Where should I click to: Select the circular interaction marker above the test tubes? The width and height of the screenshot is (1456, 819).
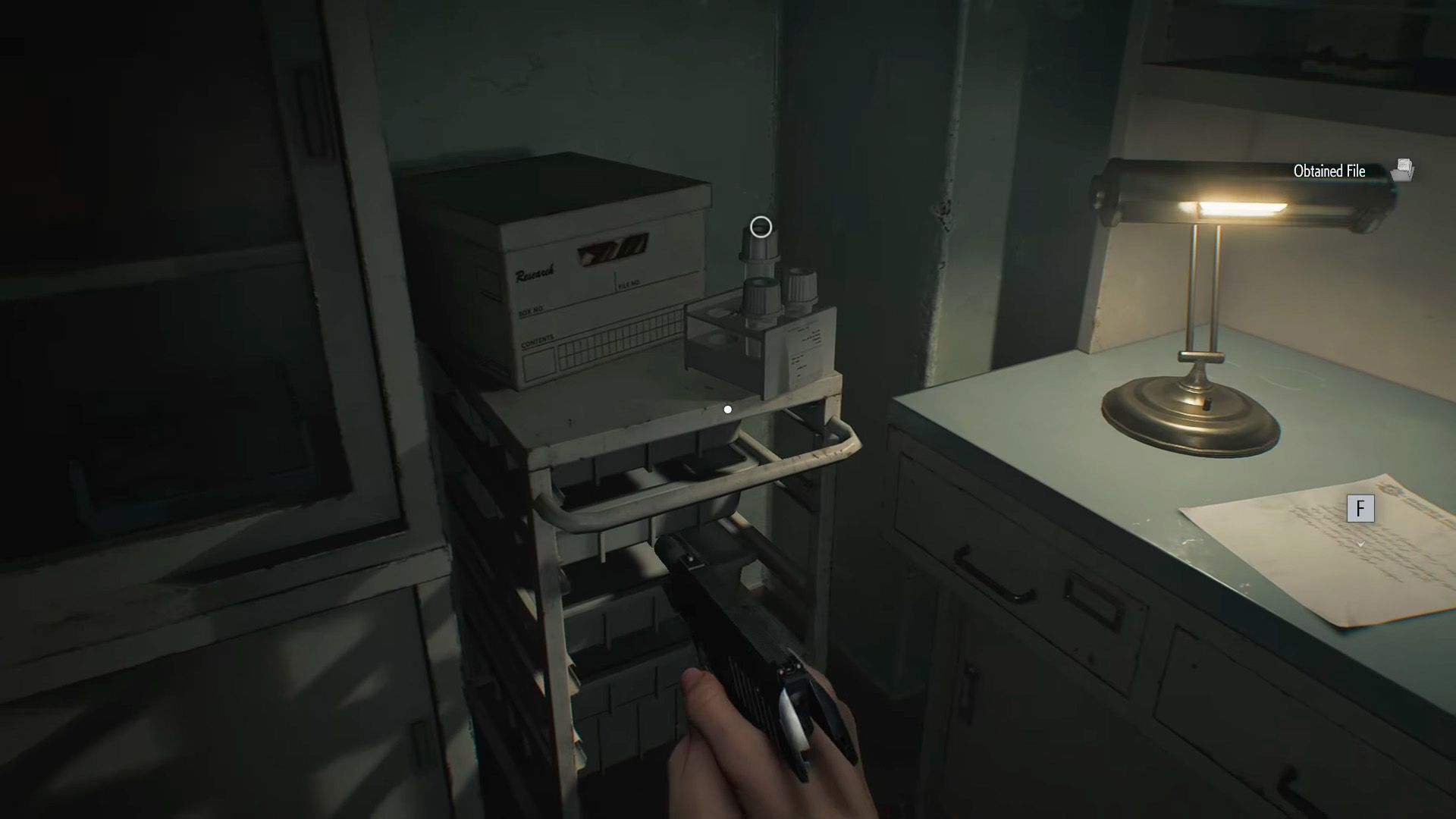click(761, 227)
